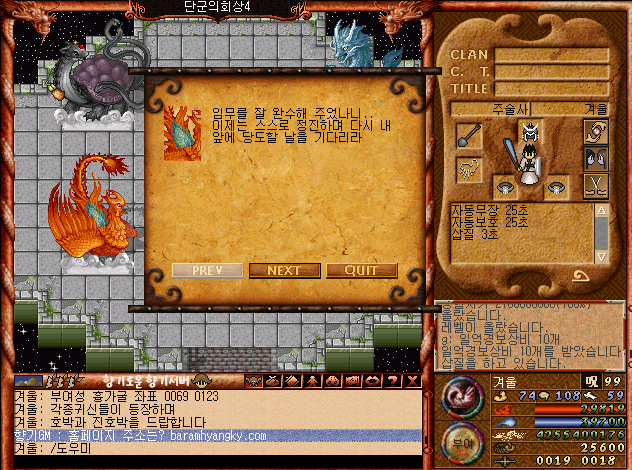Click the swirl icon below the status list
Image resolution: width=632 pixels, height=470 pixels.
(580, 275)
